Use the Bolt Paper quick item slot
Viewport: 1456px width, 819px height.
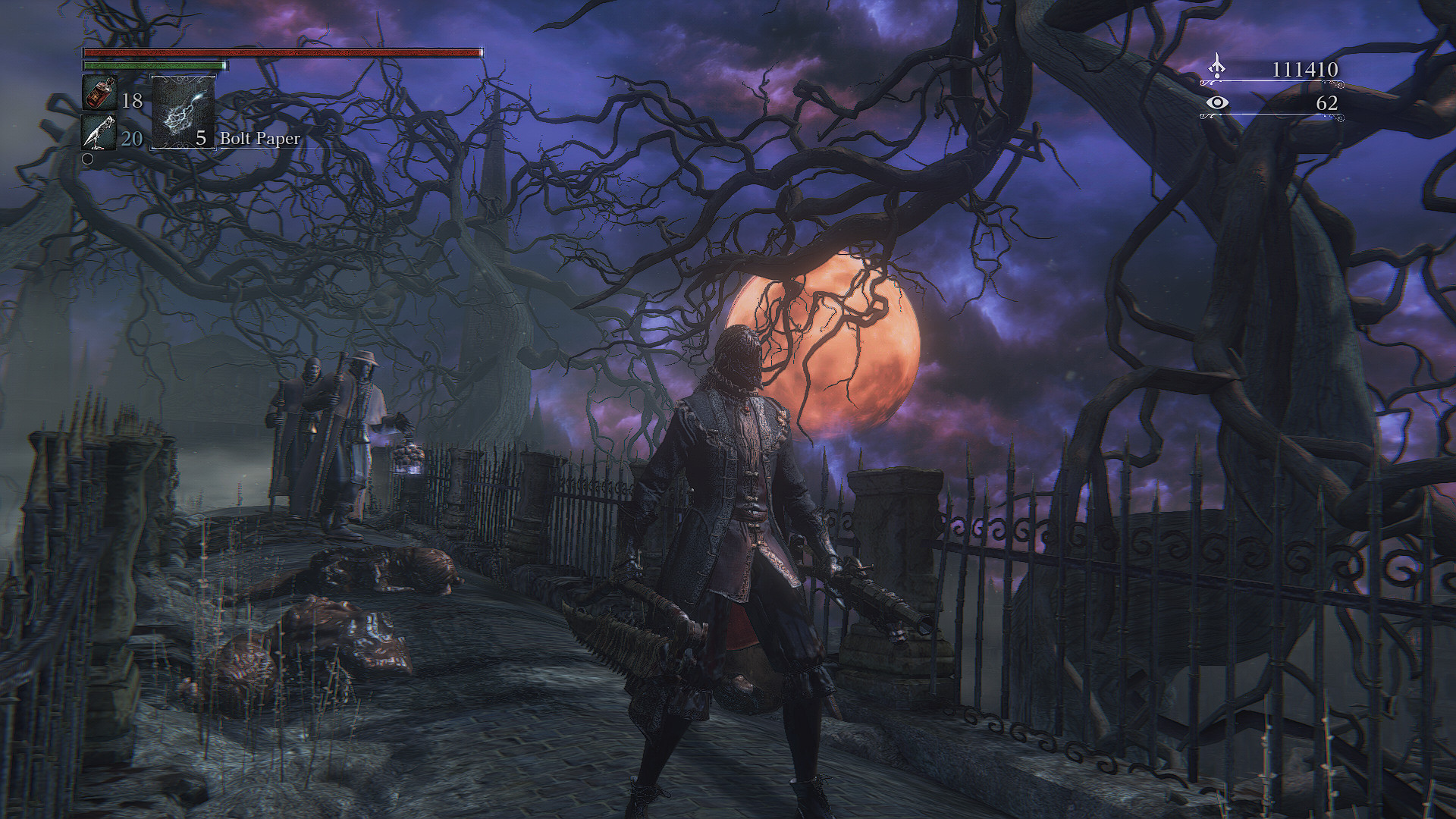point(184,112)
